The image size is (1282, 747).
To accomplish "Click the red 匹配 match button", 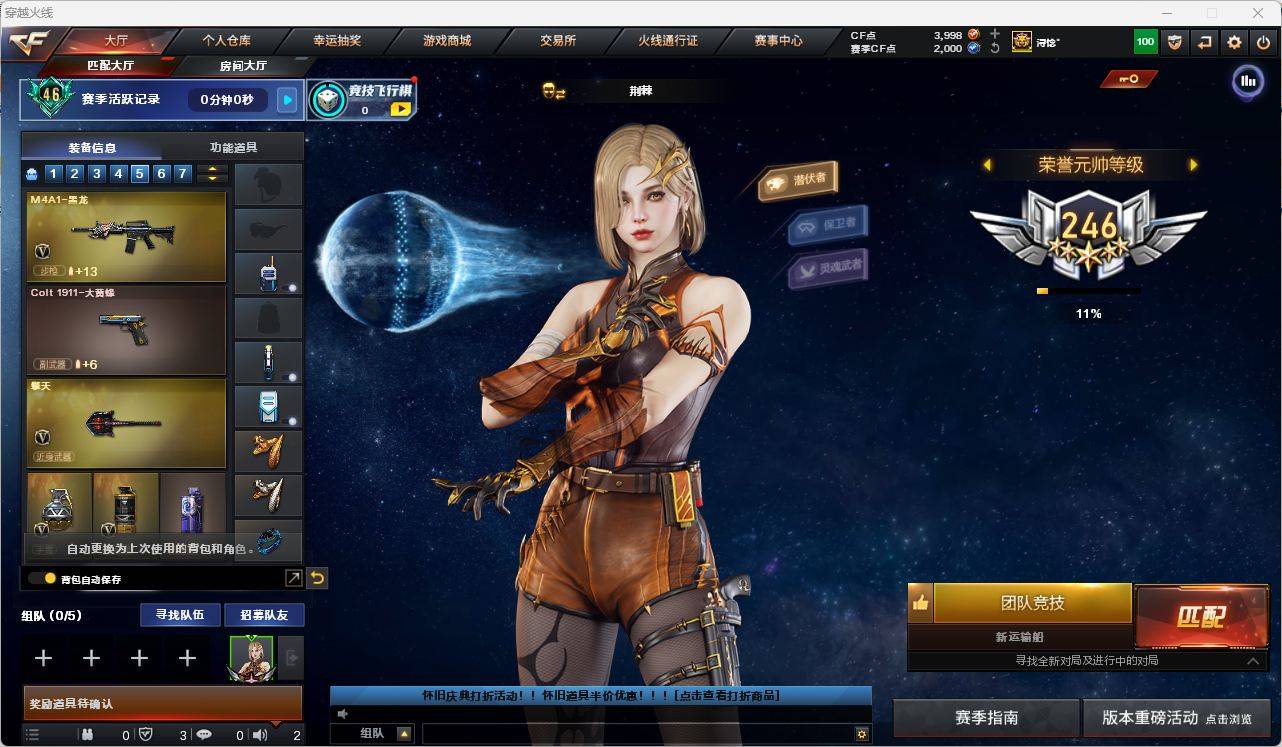I will pos(1200,616).
